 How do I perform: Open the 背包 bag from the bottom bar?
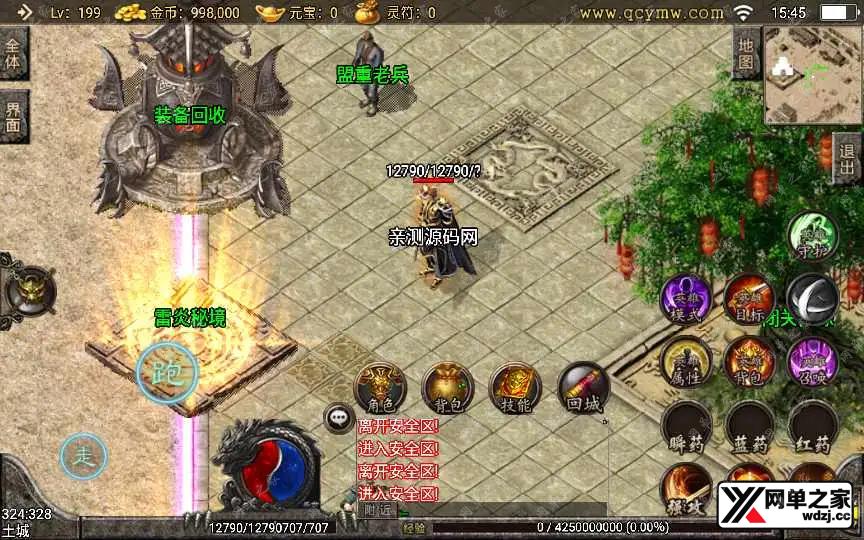coord(447,387)
